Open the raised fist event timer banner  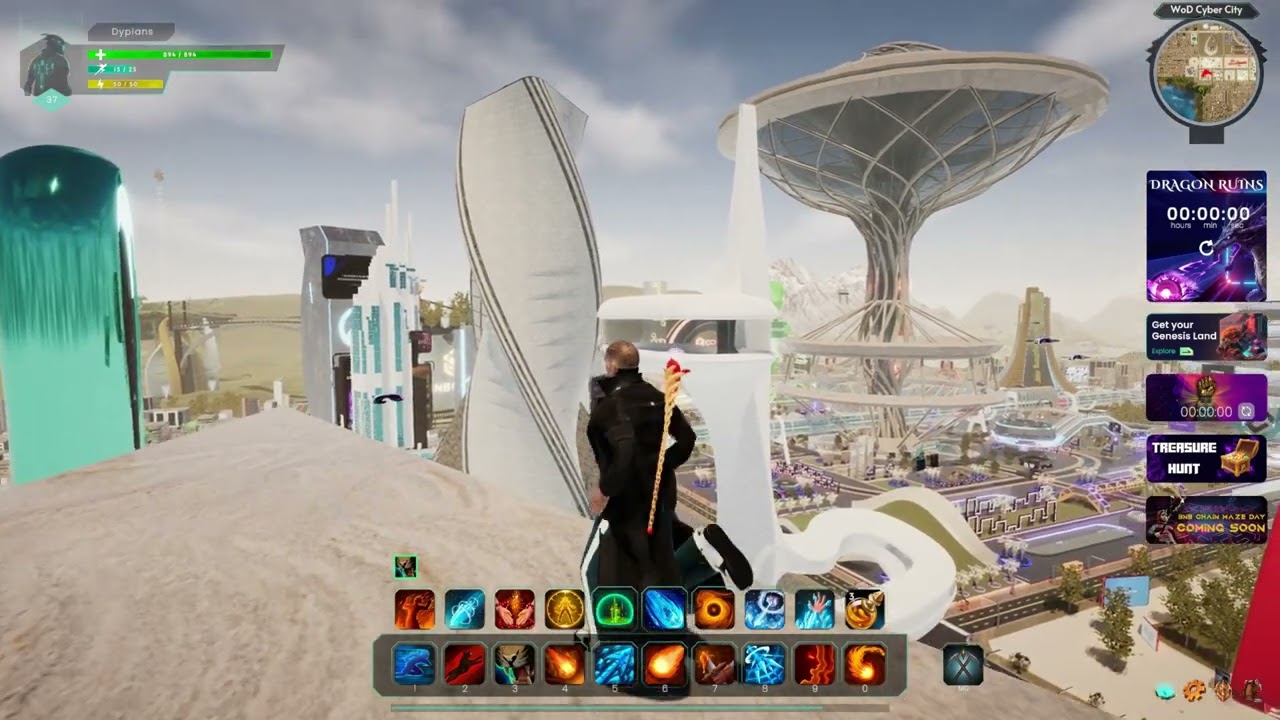tap(1206, 397)
